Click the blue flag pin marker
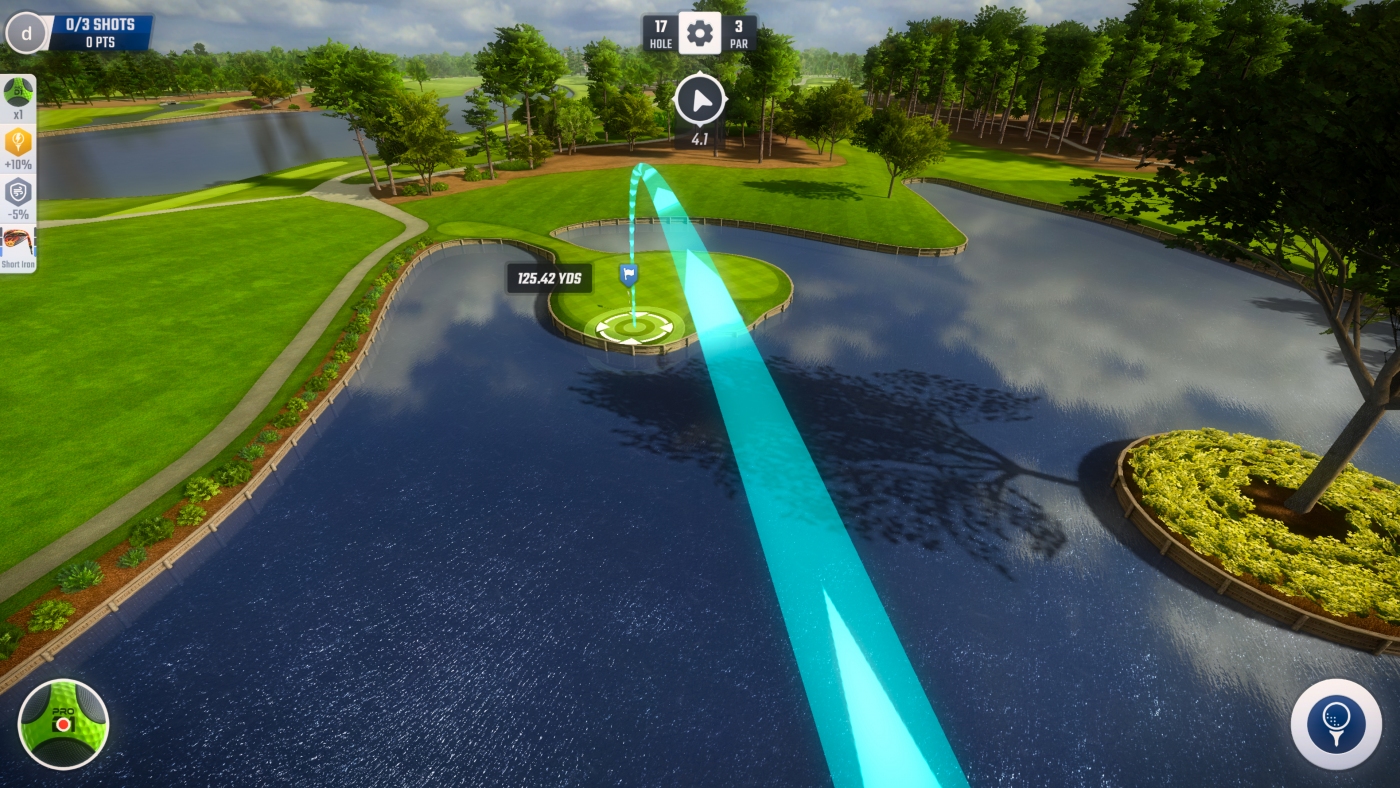Image resolution: width=1400 pixels, height=788 pixels. click(628, 274)
